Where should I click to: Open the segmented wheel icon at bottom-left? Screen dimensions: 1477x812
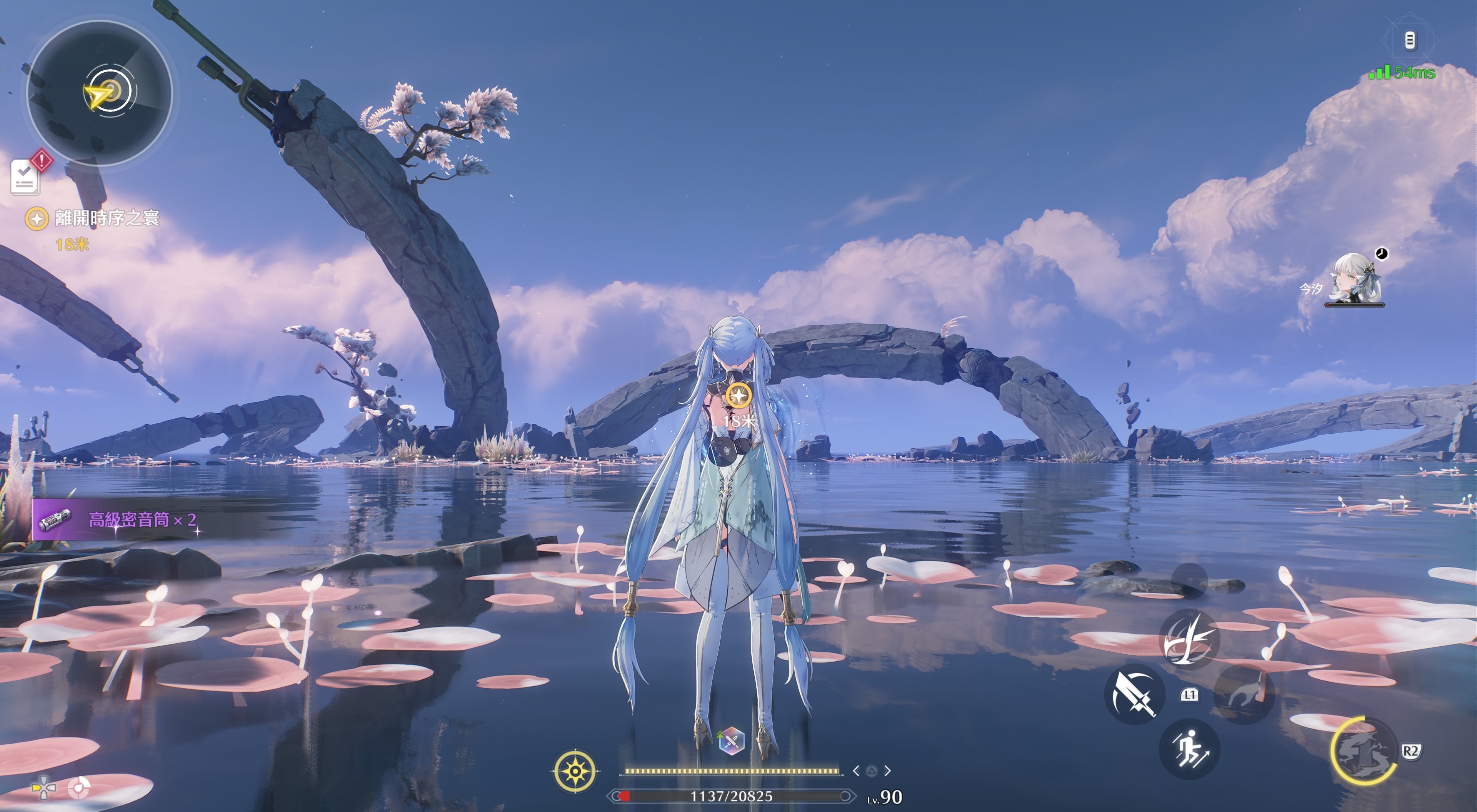pyautogui.click(x=79, y=788)
